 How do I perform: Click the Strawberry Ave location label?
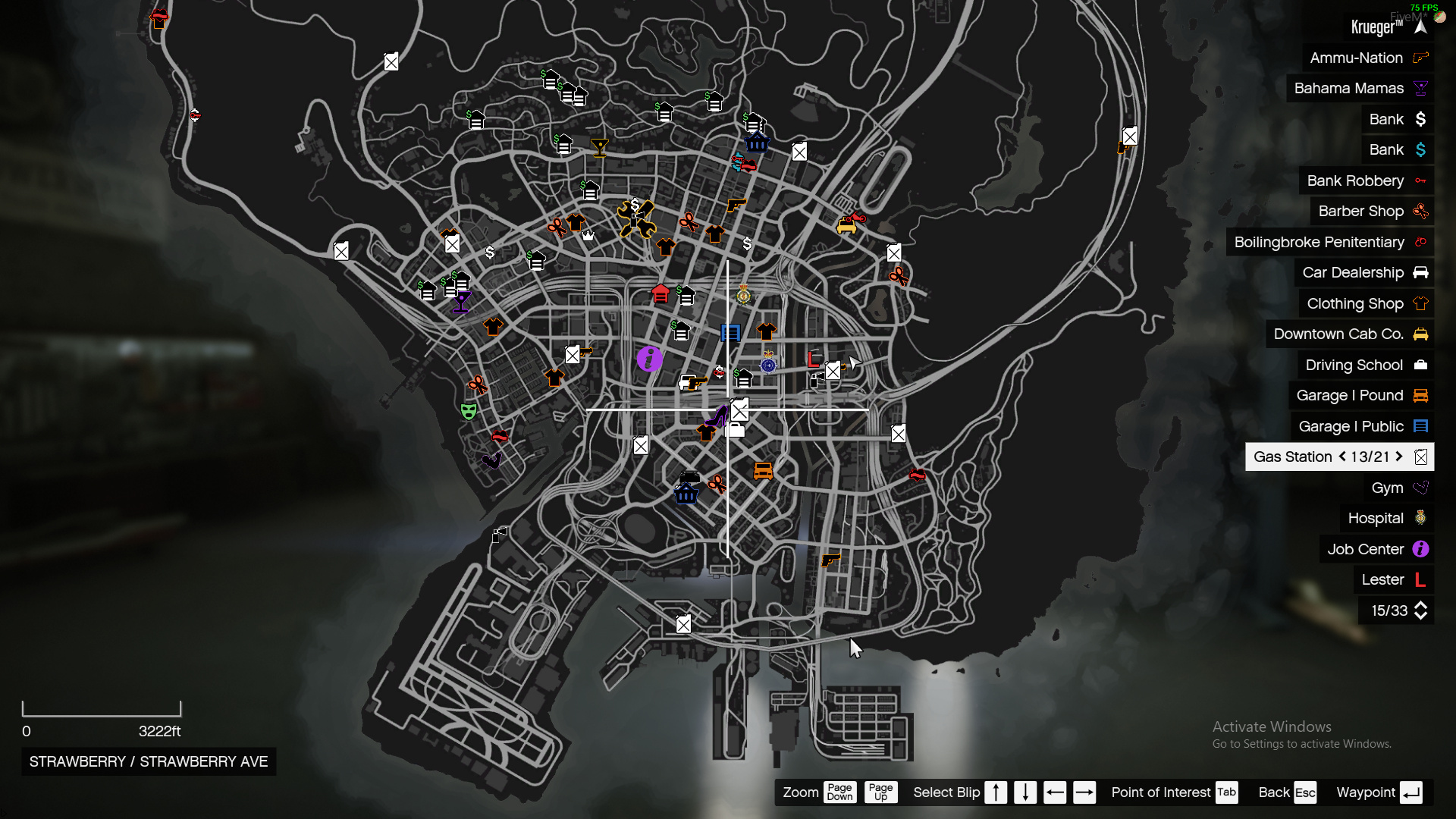147,761
